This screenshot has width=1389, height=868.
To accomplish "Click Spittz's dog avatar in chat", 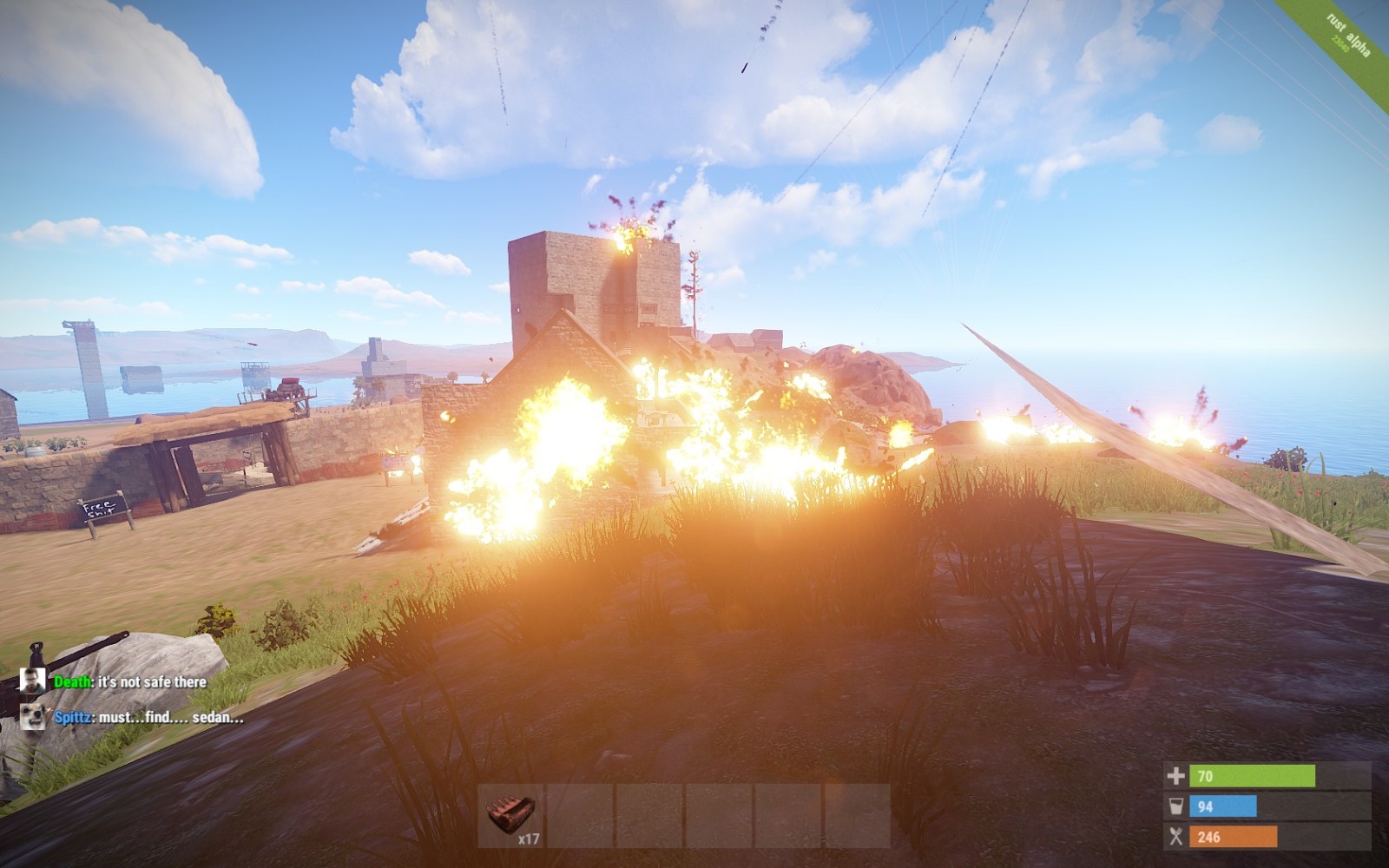I will (33, 717).
